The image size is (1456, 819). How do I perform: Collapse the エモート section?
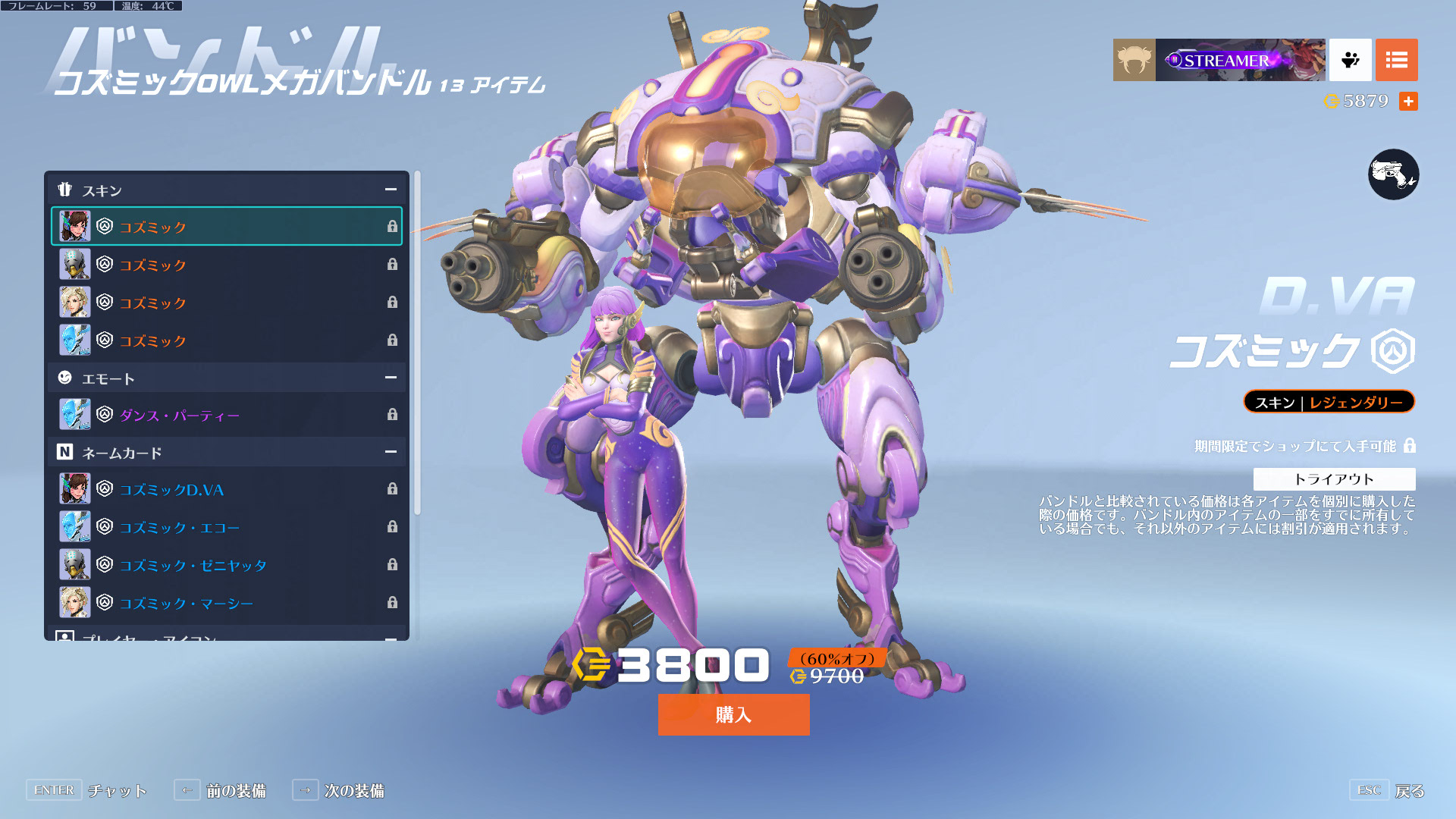[x=391, y=378]
